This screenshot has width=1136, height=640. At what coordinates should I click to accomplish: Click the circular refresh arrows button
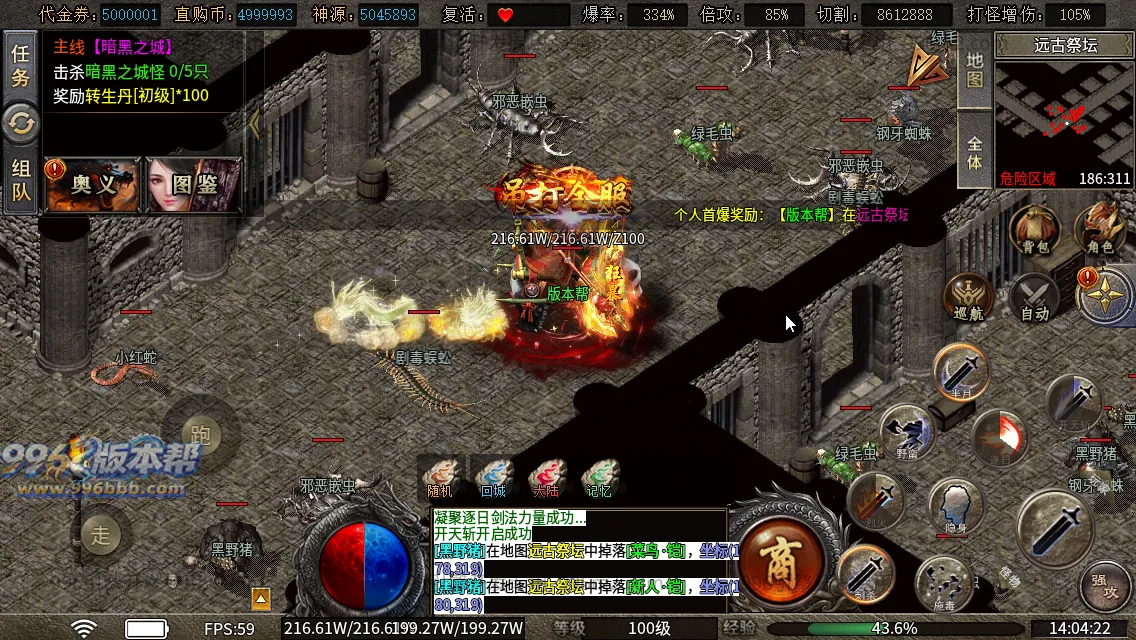(x=20, y=123)
